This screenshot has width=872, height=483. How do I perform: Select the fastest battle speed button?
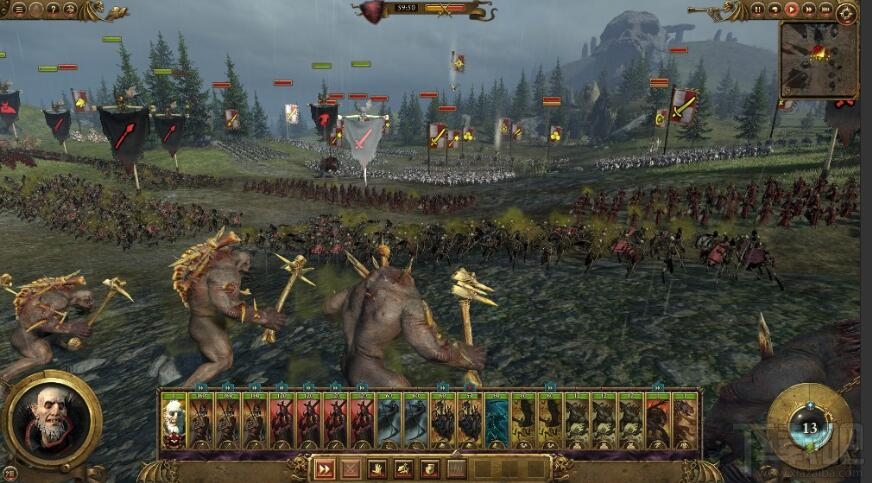[x=824, y=10]
